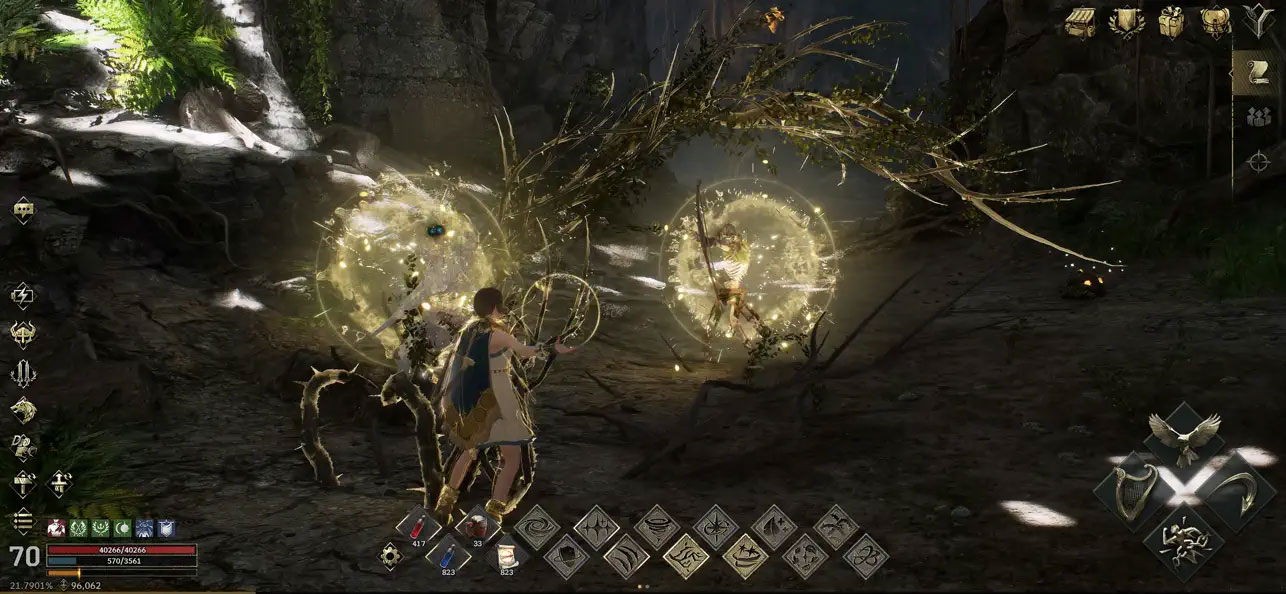1286x594 pixels.
Task: Click the wolf head icon
Action: pyautogui.click(x=23, y=410)
